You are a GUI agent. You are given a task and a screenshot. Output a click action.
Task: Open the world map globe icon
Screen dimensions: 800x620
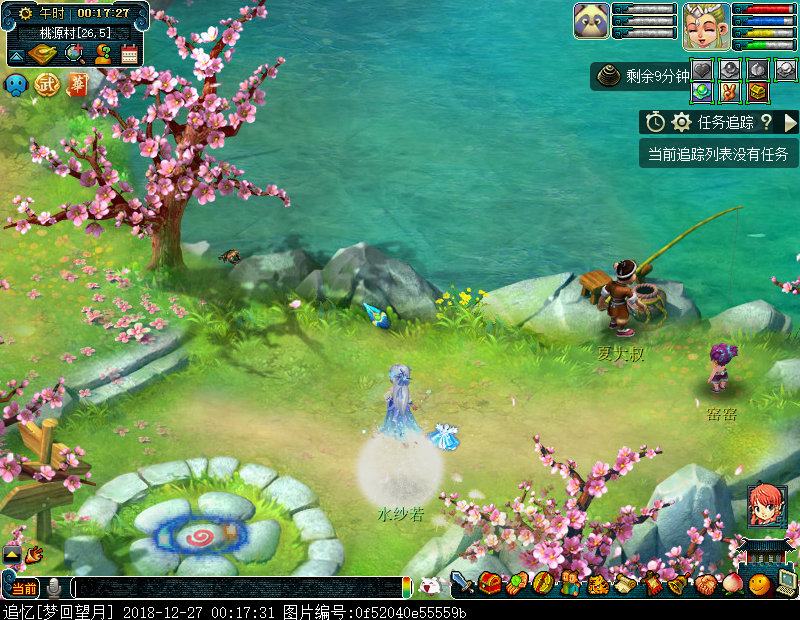(x=74, y=54)
